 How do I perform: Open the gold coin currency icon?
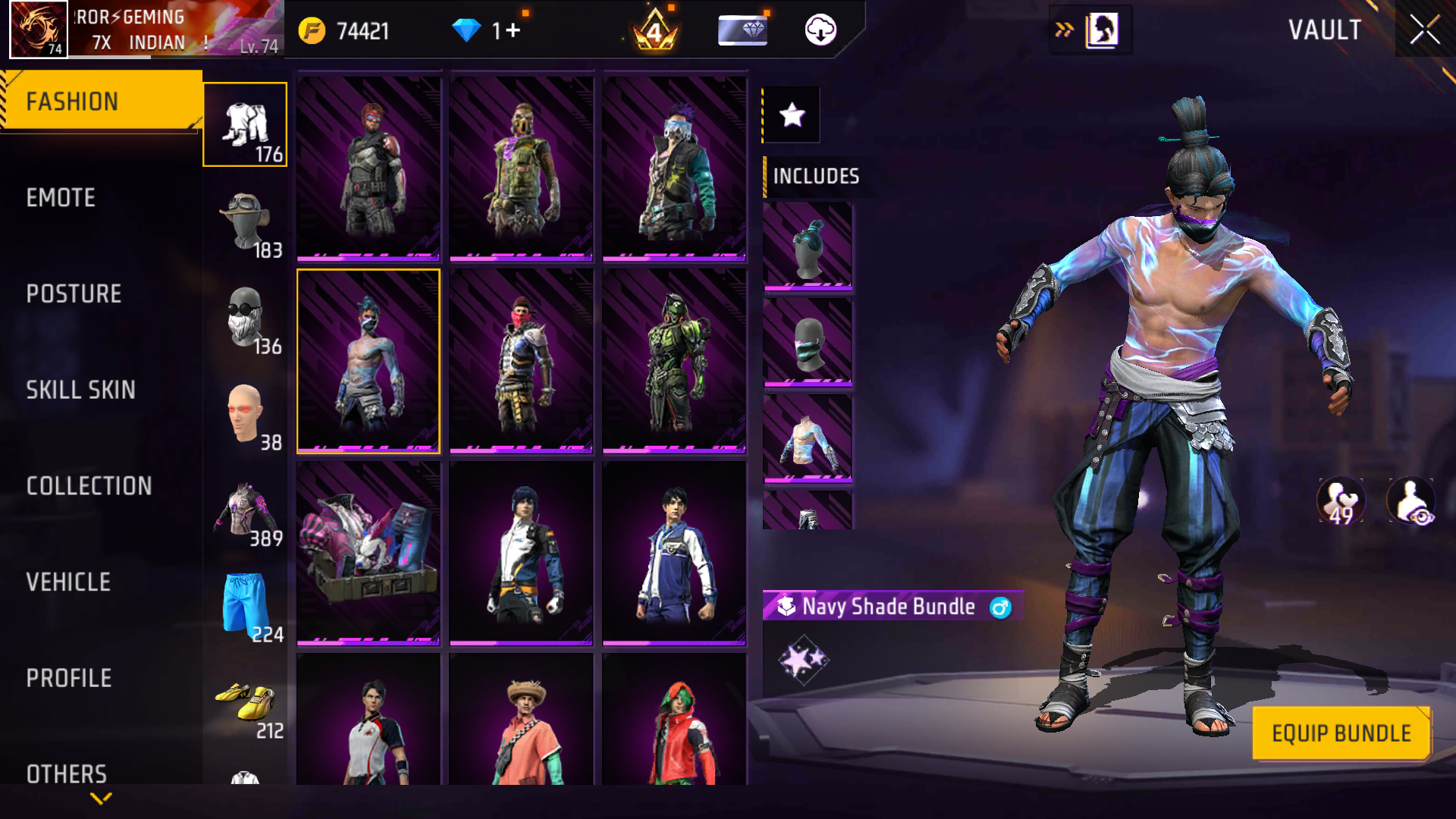(311, 31)
